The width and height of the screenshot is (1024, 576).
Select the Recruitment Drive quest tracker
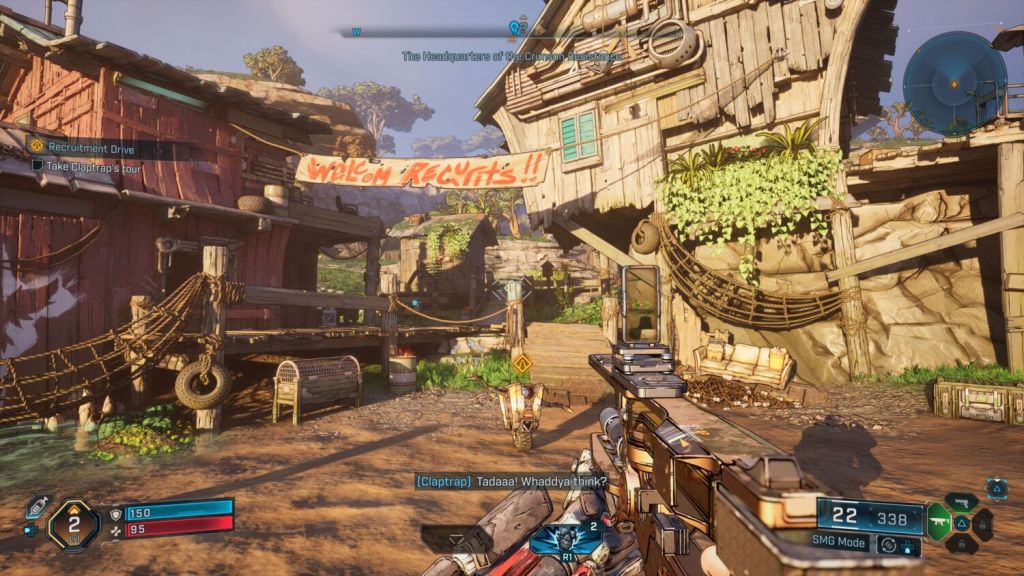point(77,146)
